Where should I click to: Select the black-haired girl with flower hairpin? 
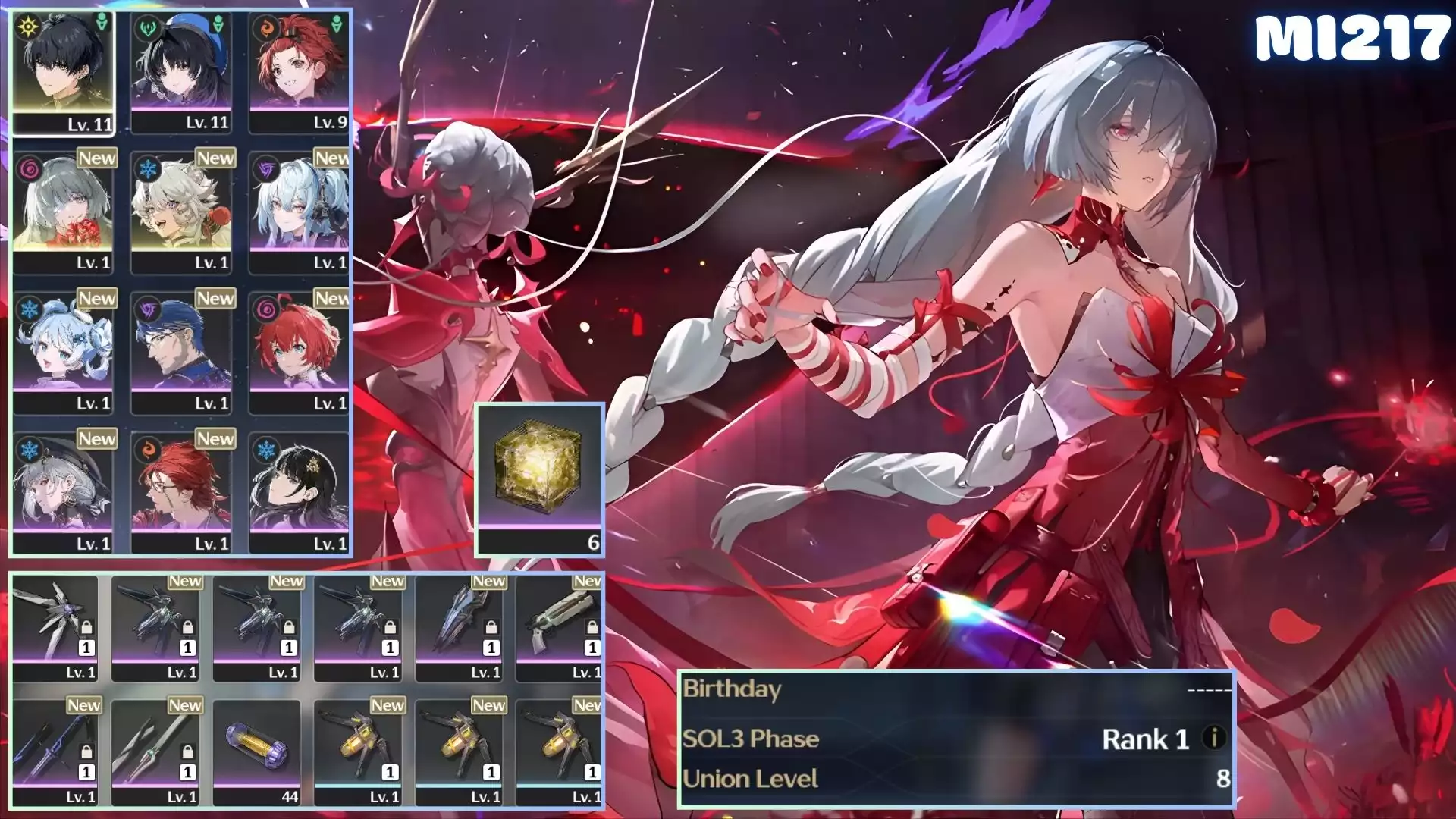(x=300, y=491)
